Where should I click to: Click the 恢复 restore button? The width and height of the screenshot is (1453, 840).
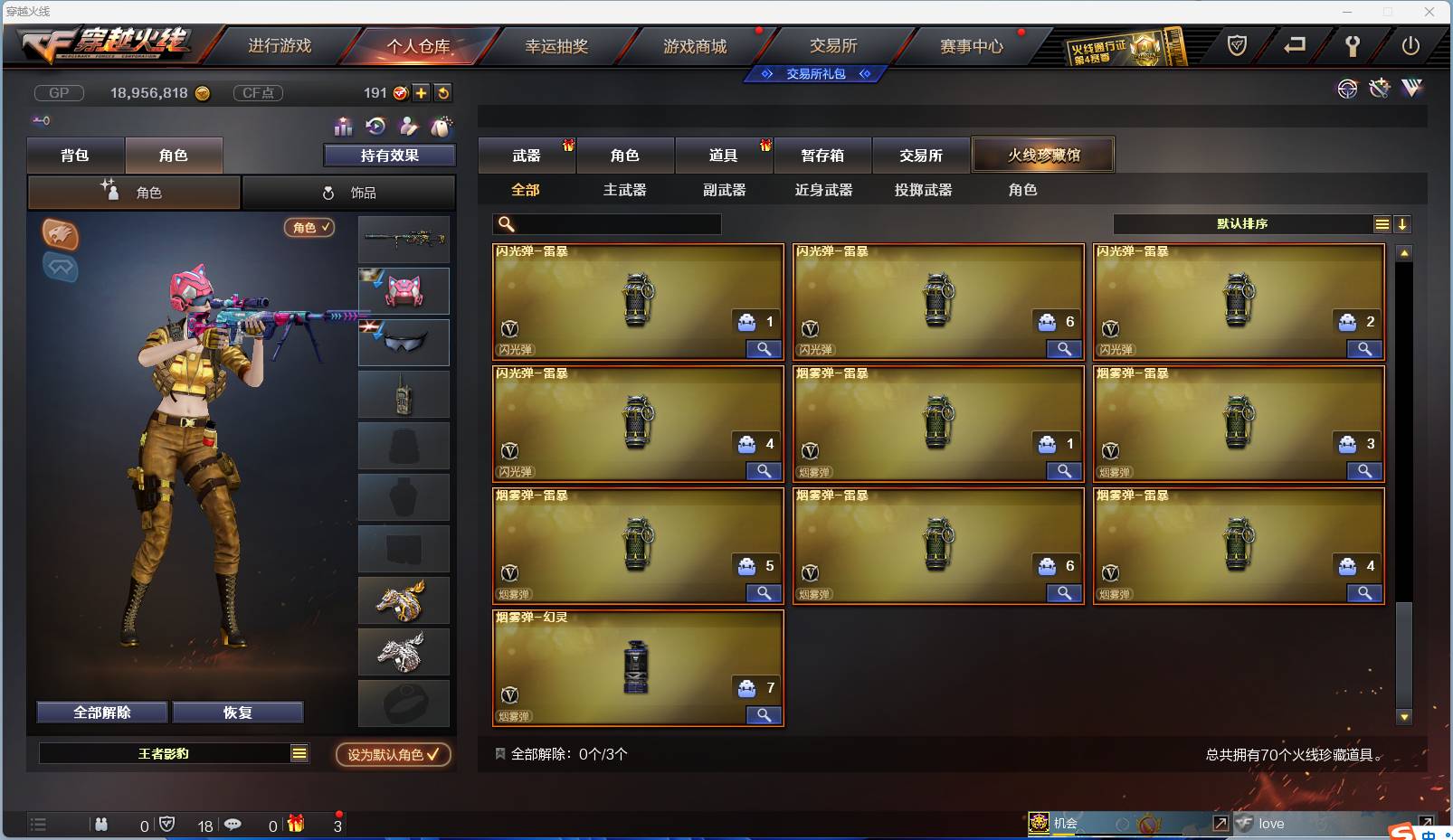pyautogui.click(x=238, y=712)
